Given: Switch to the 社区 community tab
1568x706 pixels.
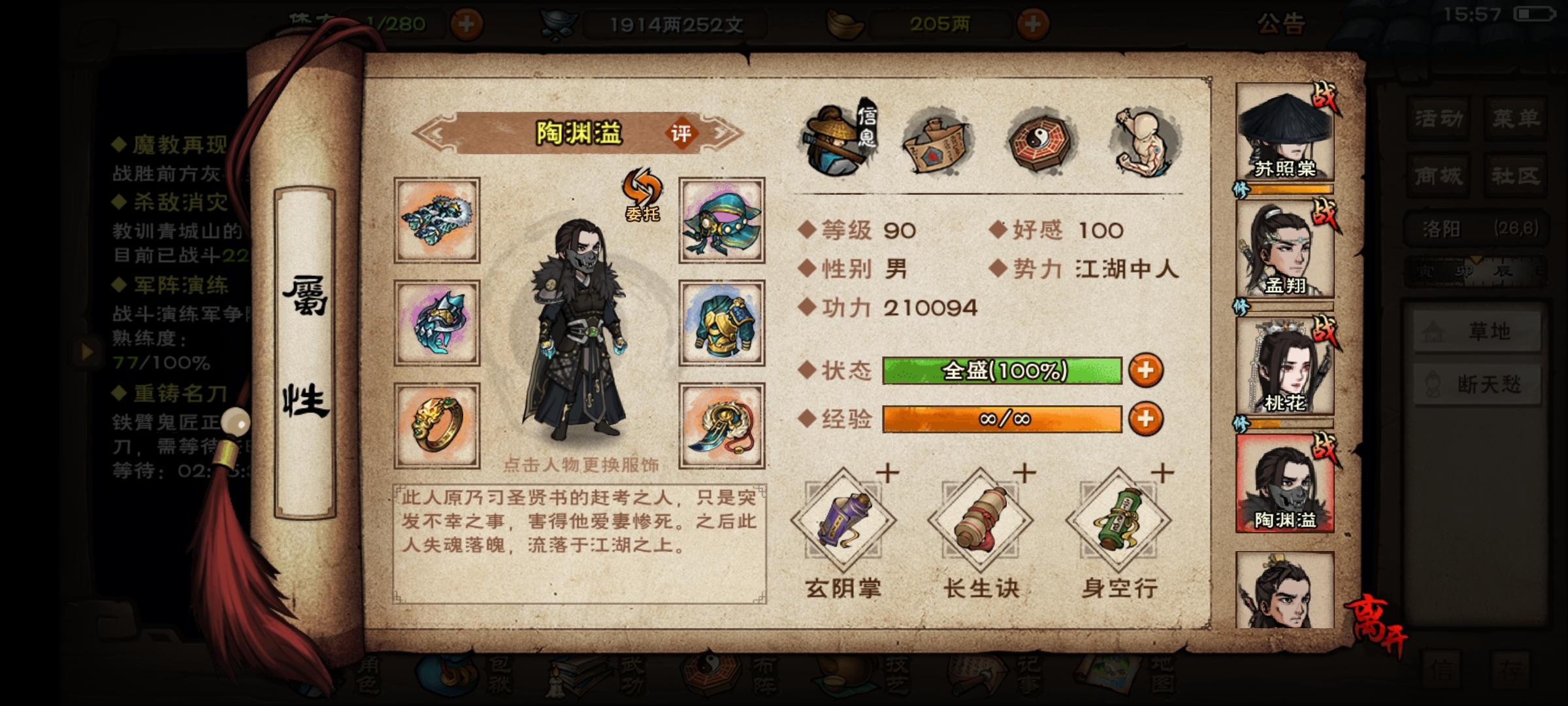Looking at the screenshot, I should point(1516,175).
